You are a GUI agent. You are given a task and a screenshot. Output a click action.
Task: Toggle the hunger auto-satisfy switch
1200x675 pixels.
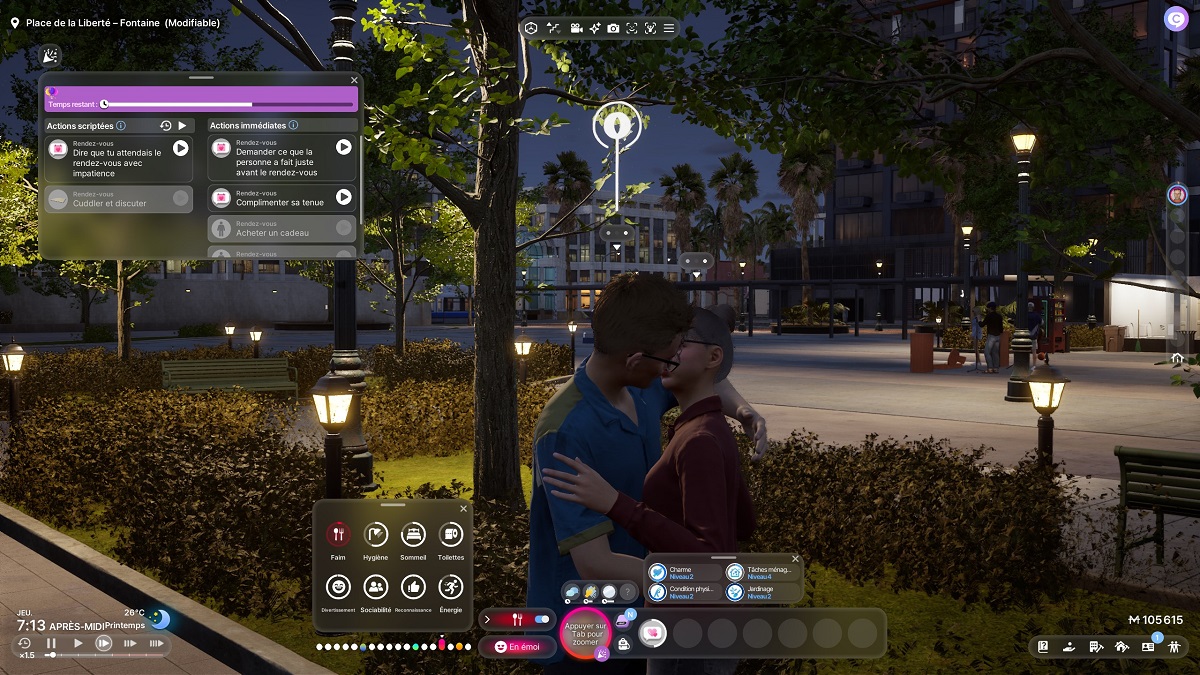click(542, 620)
